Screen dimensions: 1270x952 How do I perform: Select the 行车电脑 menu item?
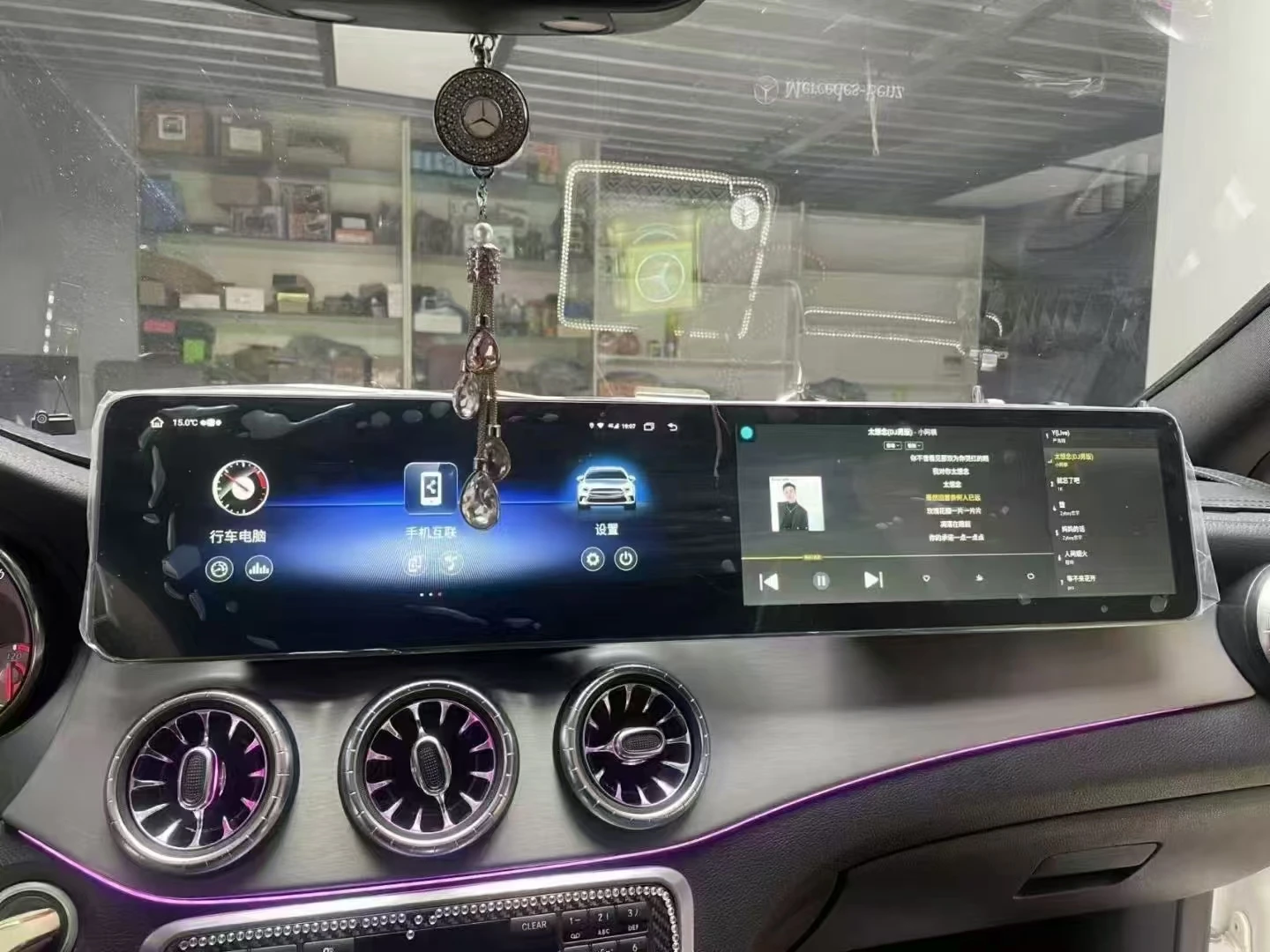point(240,534)
